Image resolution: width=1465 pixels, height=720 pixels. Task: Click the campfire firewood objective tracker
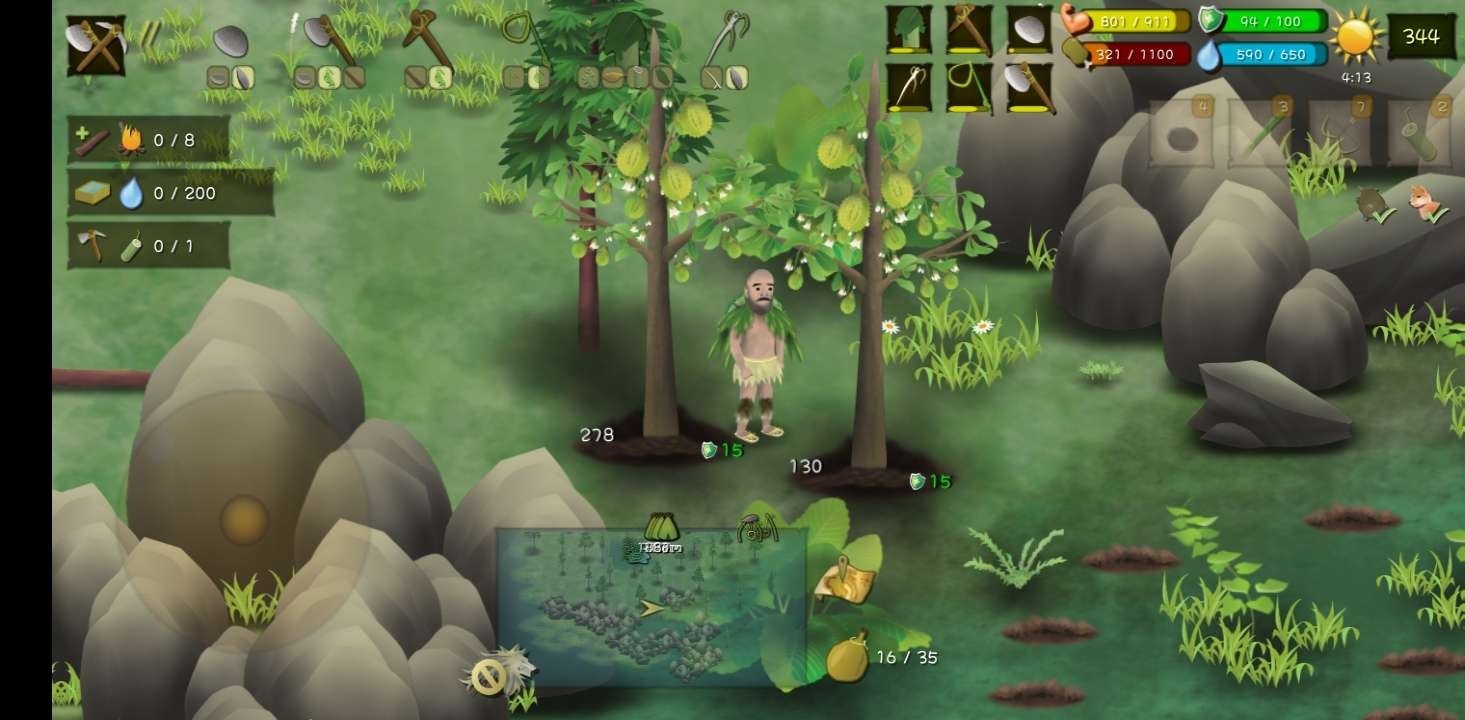[149, 140]
